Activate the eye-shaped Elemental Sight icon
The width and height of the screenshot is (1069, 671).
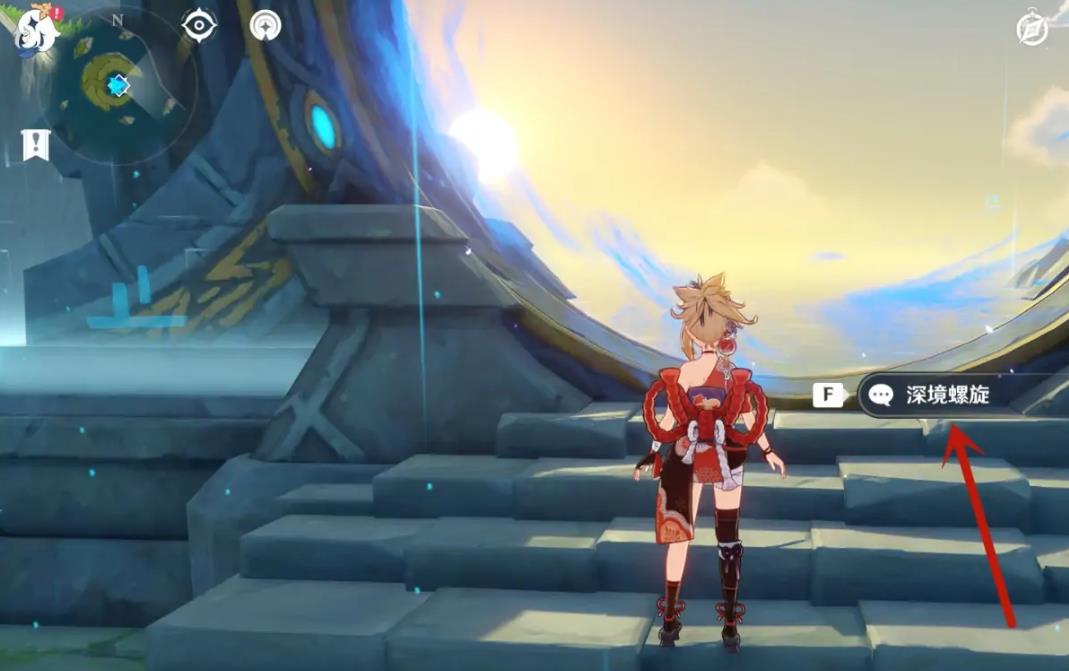click(x=200, y=25)
